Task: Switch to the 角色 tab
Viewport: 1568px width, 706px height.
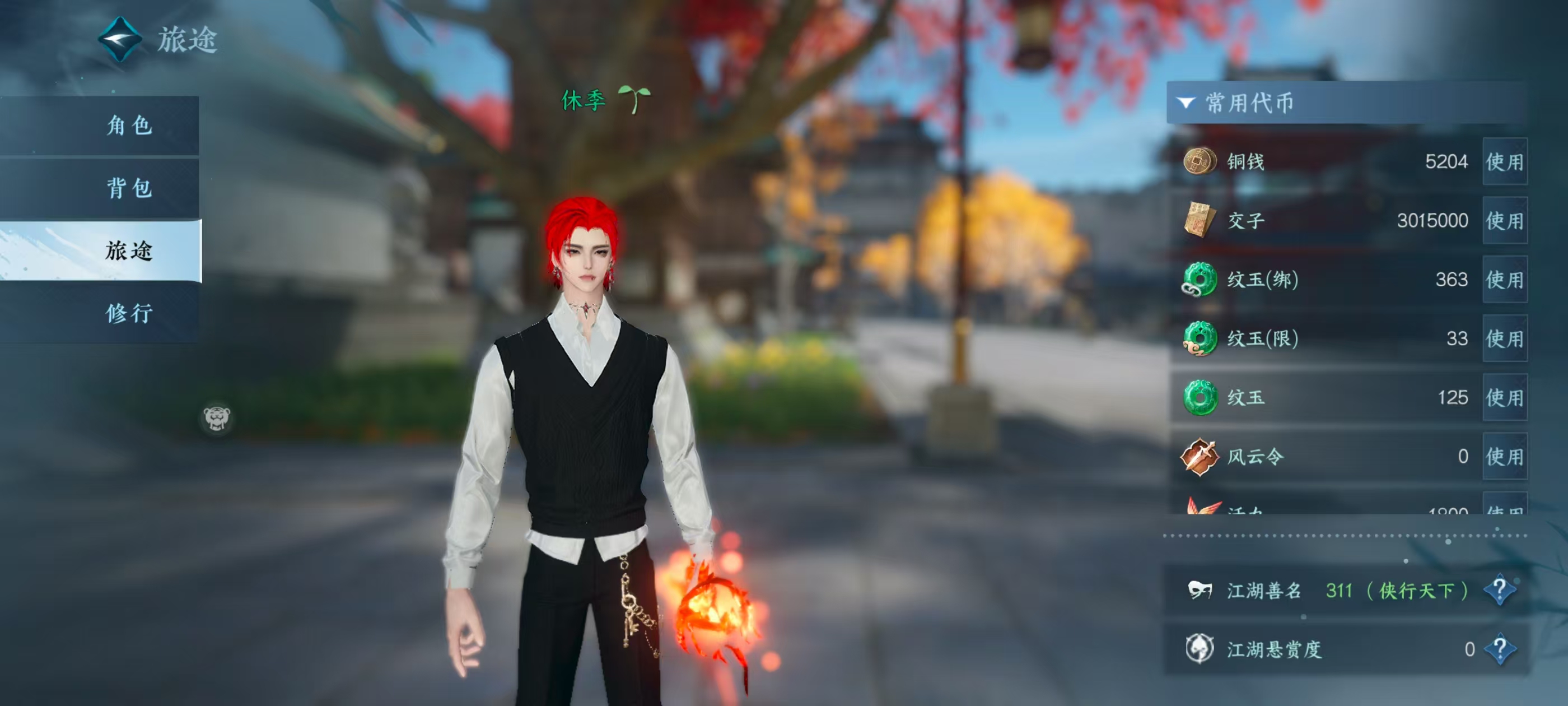Action: (129, 126)
